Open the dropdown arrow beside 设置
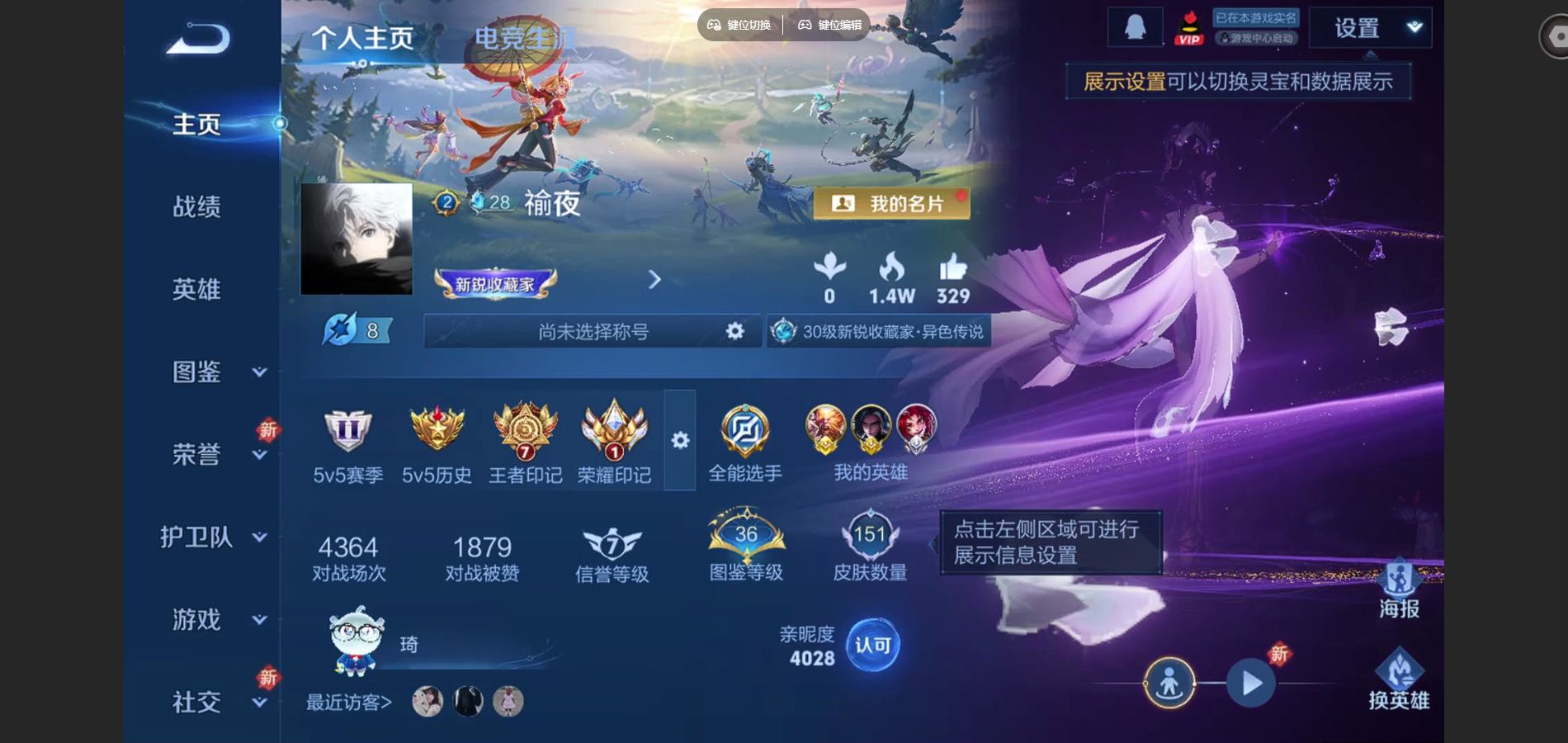 pyautogui.click(x=1414, y=27)
